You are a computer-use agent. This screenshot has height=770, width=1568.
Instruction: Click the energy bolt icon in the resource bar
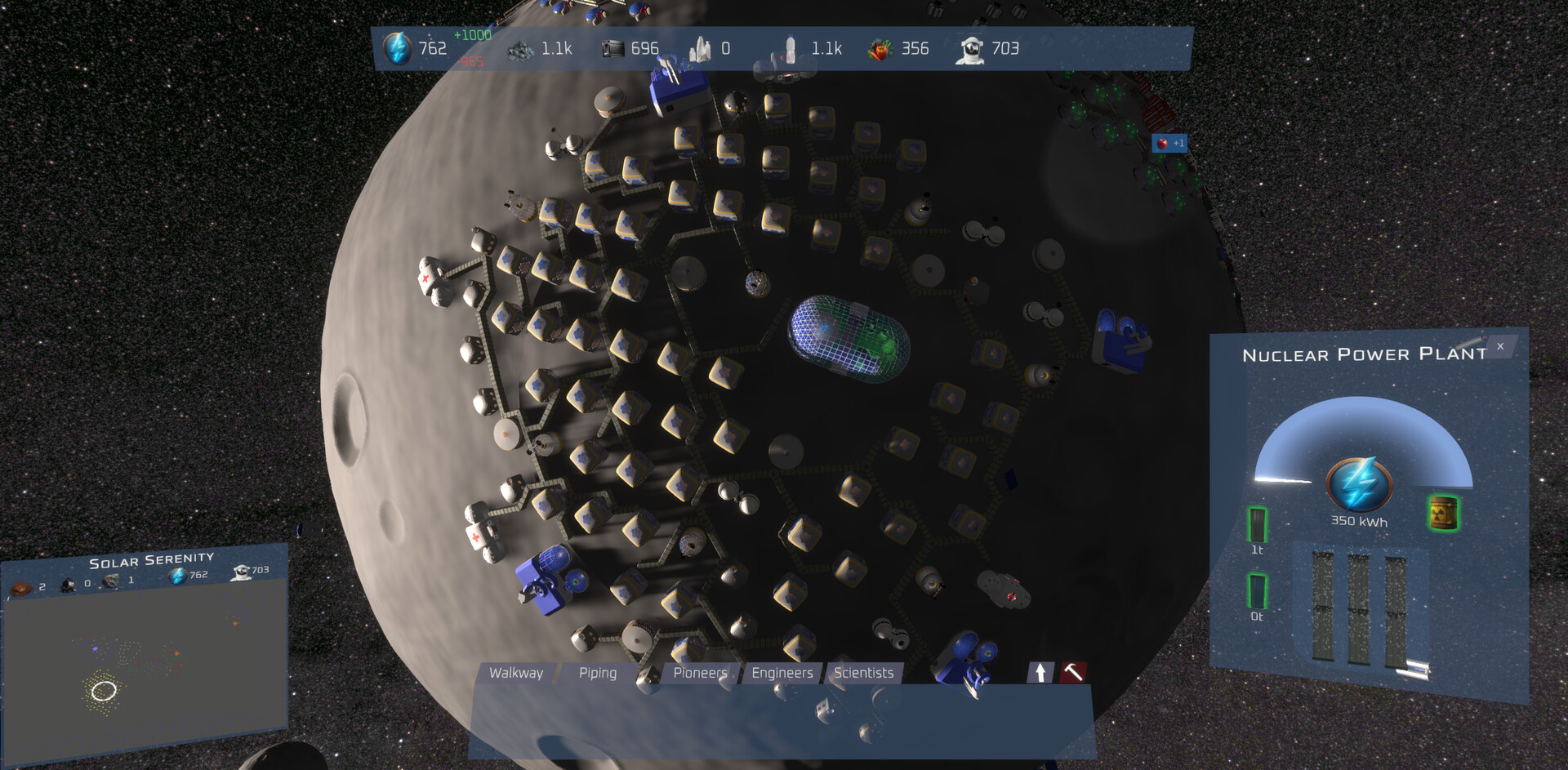[398, 48]
